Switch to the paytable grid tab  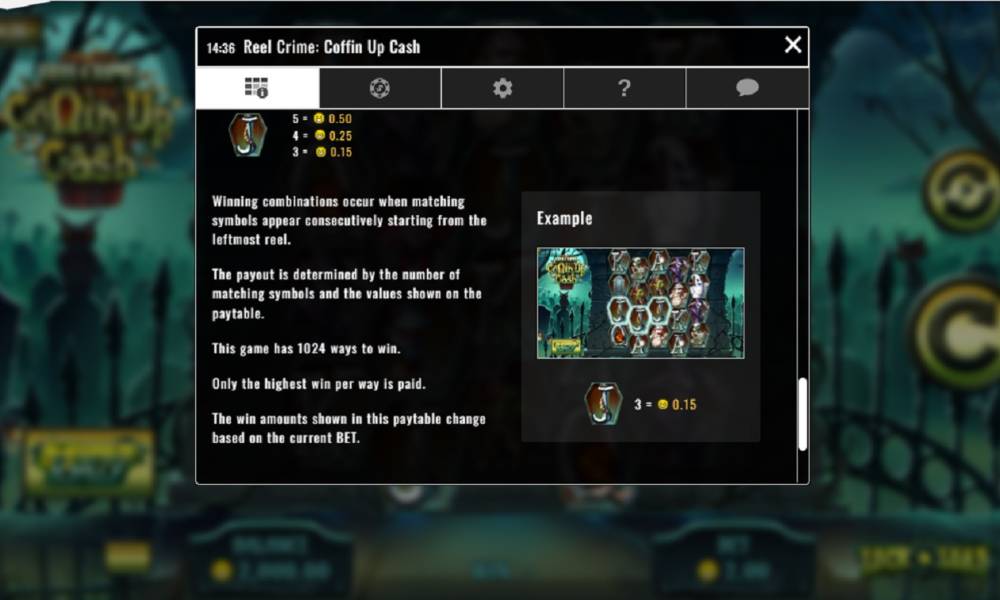point(257,88)
